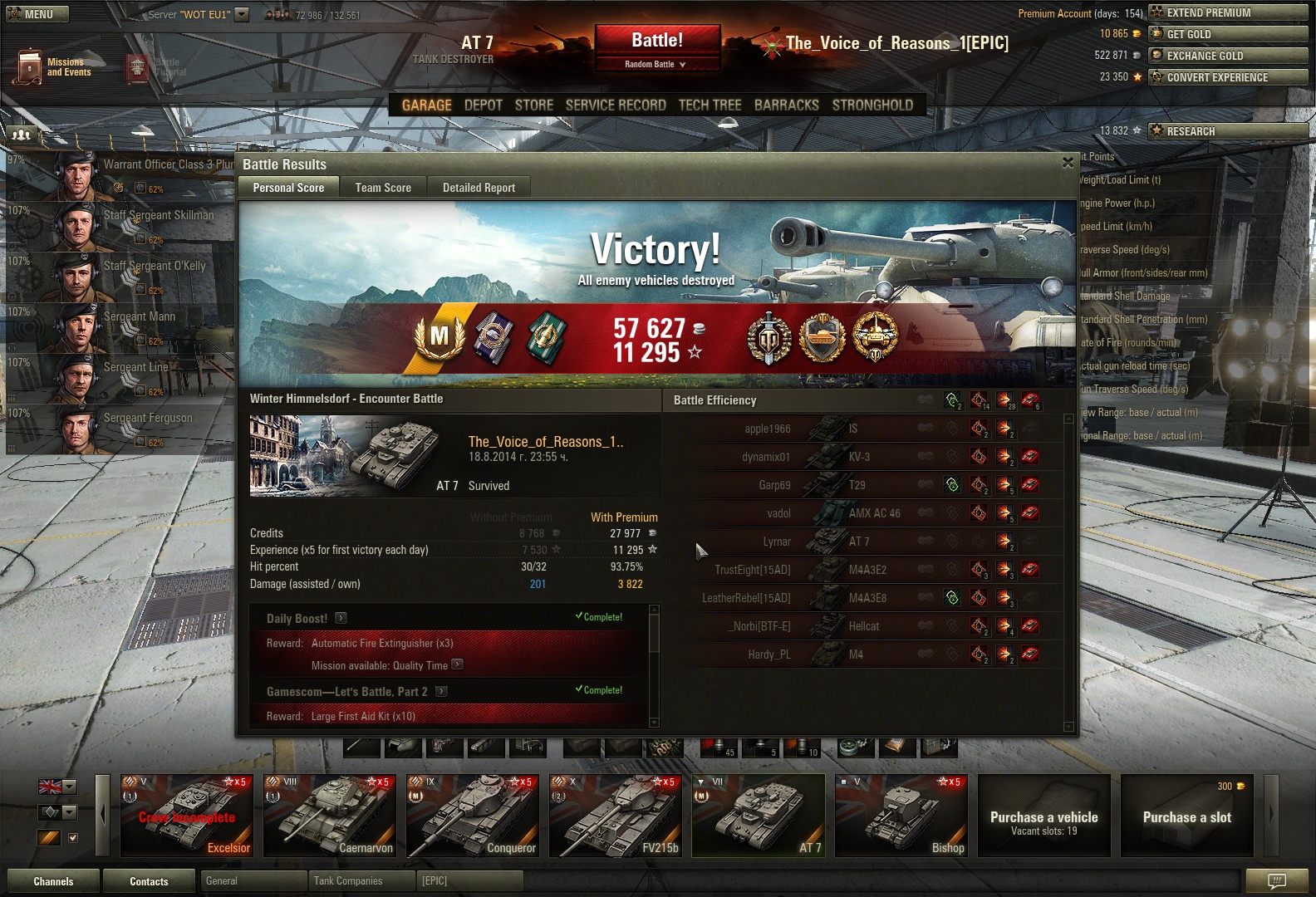Viewport: 1316px width, 897px height.
Task: Open the Stronghold section
Action: click(872, 105)
